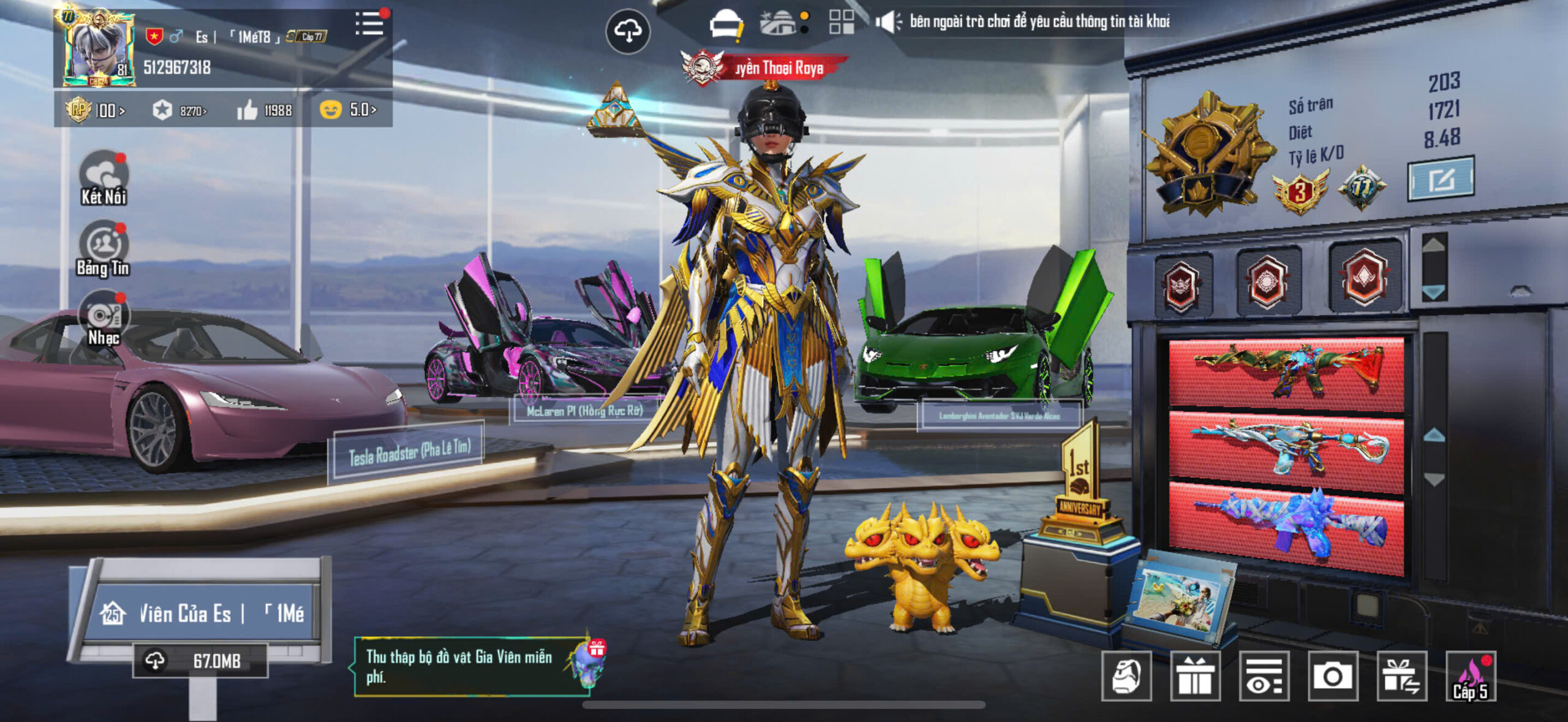Open the list menu beside the player name
The width and height of the screenshot is (1568, 722).
[369, 25]
